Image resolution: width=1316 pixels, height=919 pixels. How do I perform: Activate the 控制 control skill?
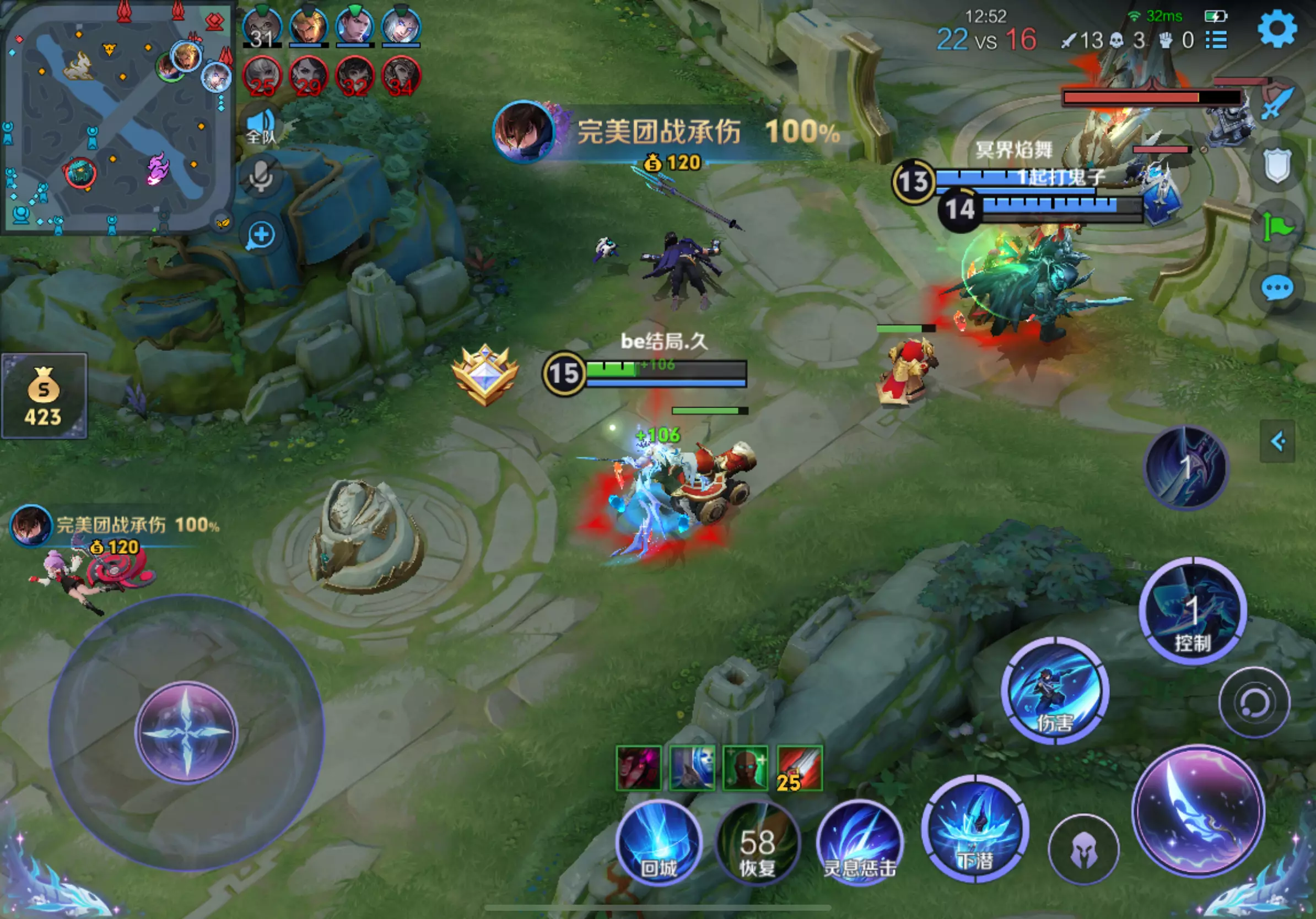point(1193,611)
